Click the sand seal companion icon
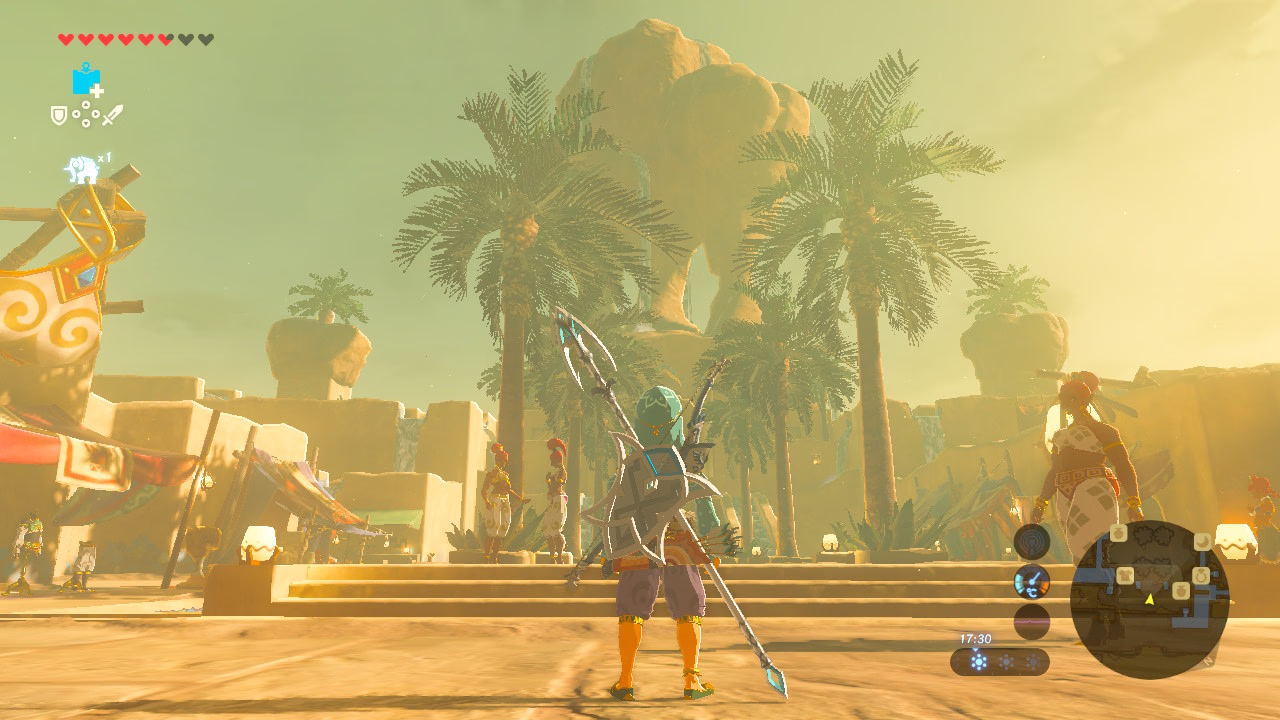This screenshot has height=720, width=1280. pyautogui.click(x=81, y=167)
